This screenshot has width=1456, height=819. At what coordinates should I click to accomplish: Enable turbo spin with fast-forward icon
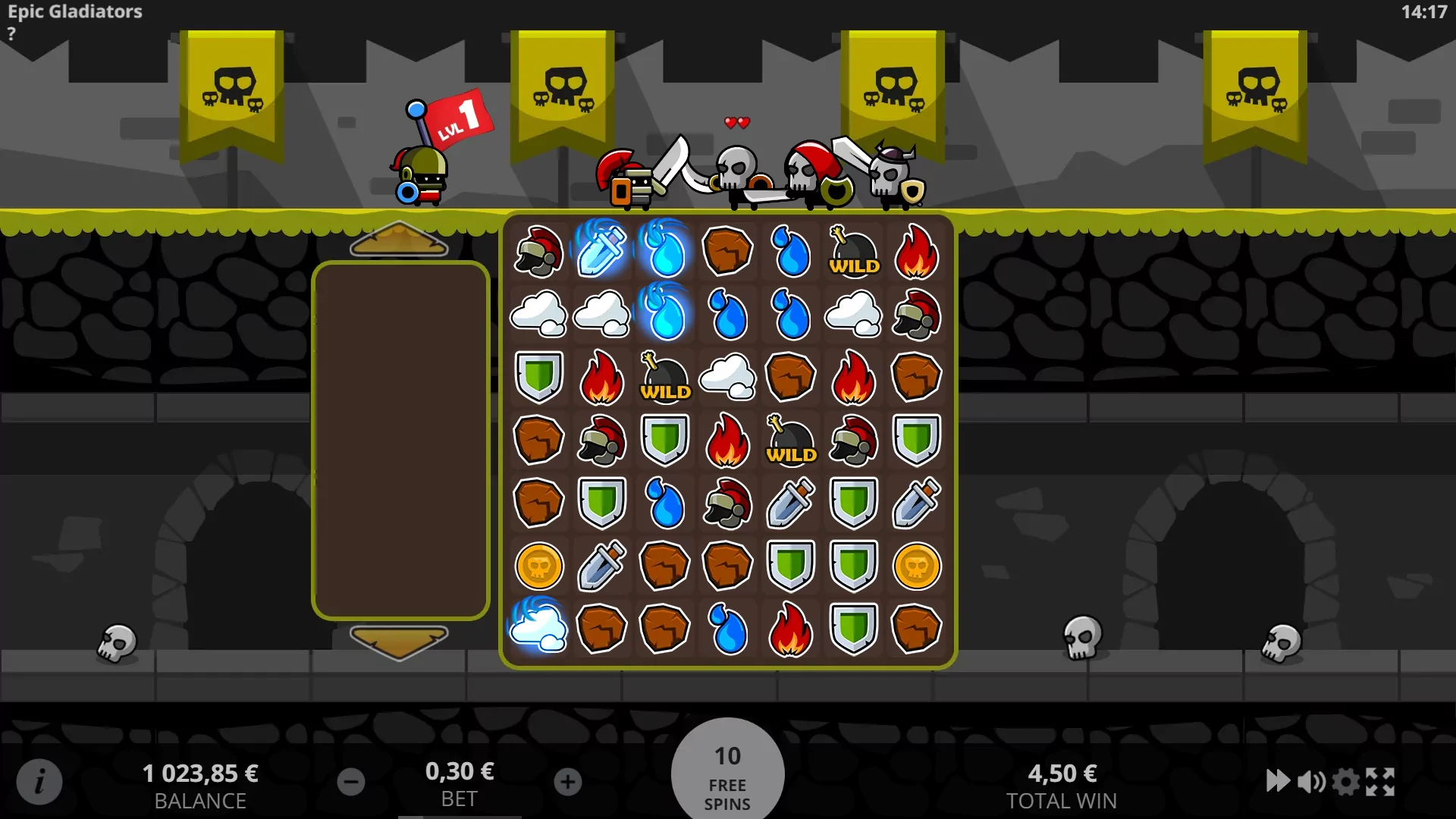tap(1279, 780)
